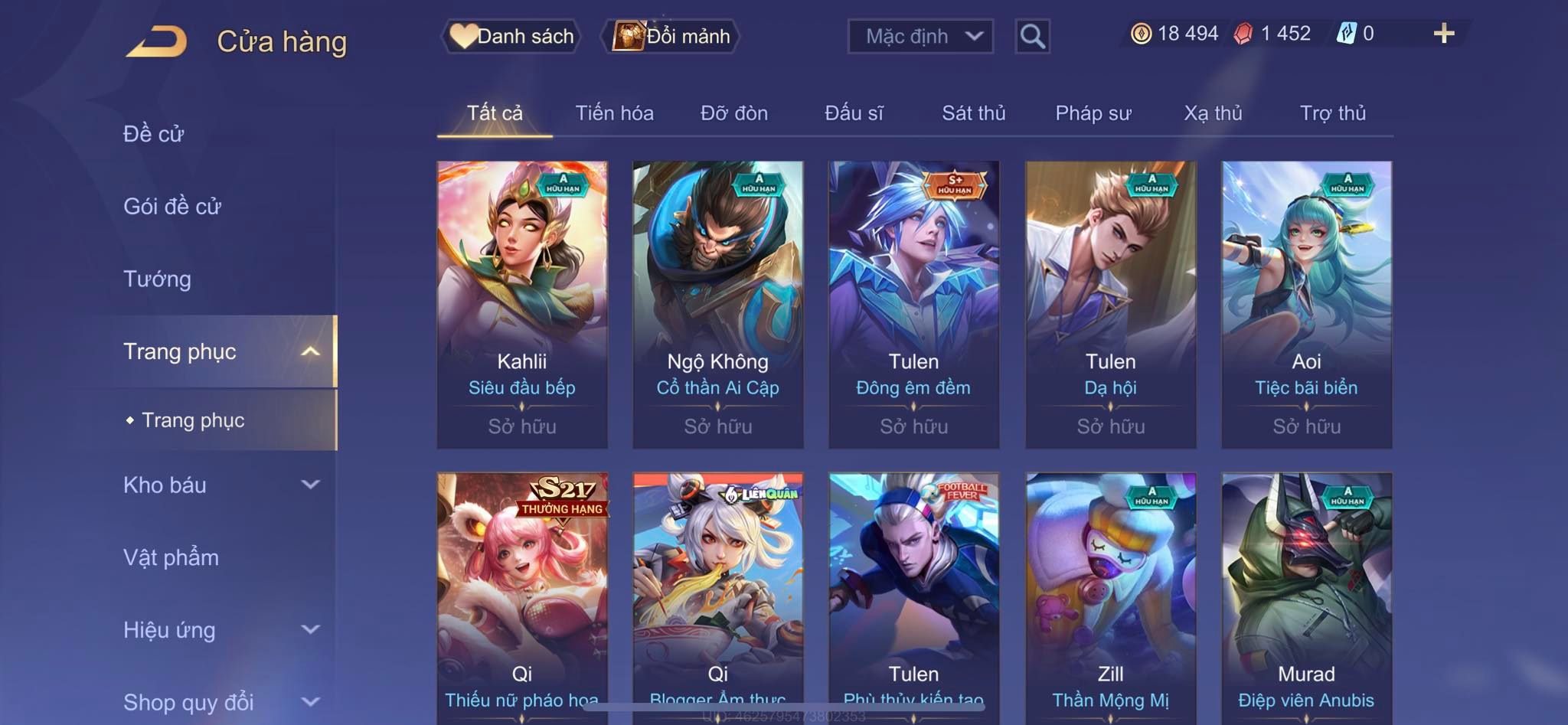Select the Đỡ đòn category tab
The height and width of the screenshot is (725, 1568).
click(733, 113)
